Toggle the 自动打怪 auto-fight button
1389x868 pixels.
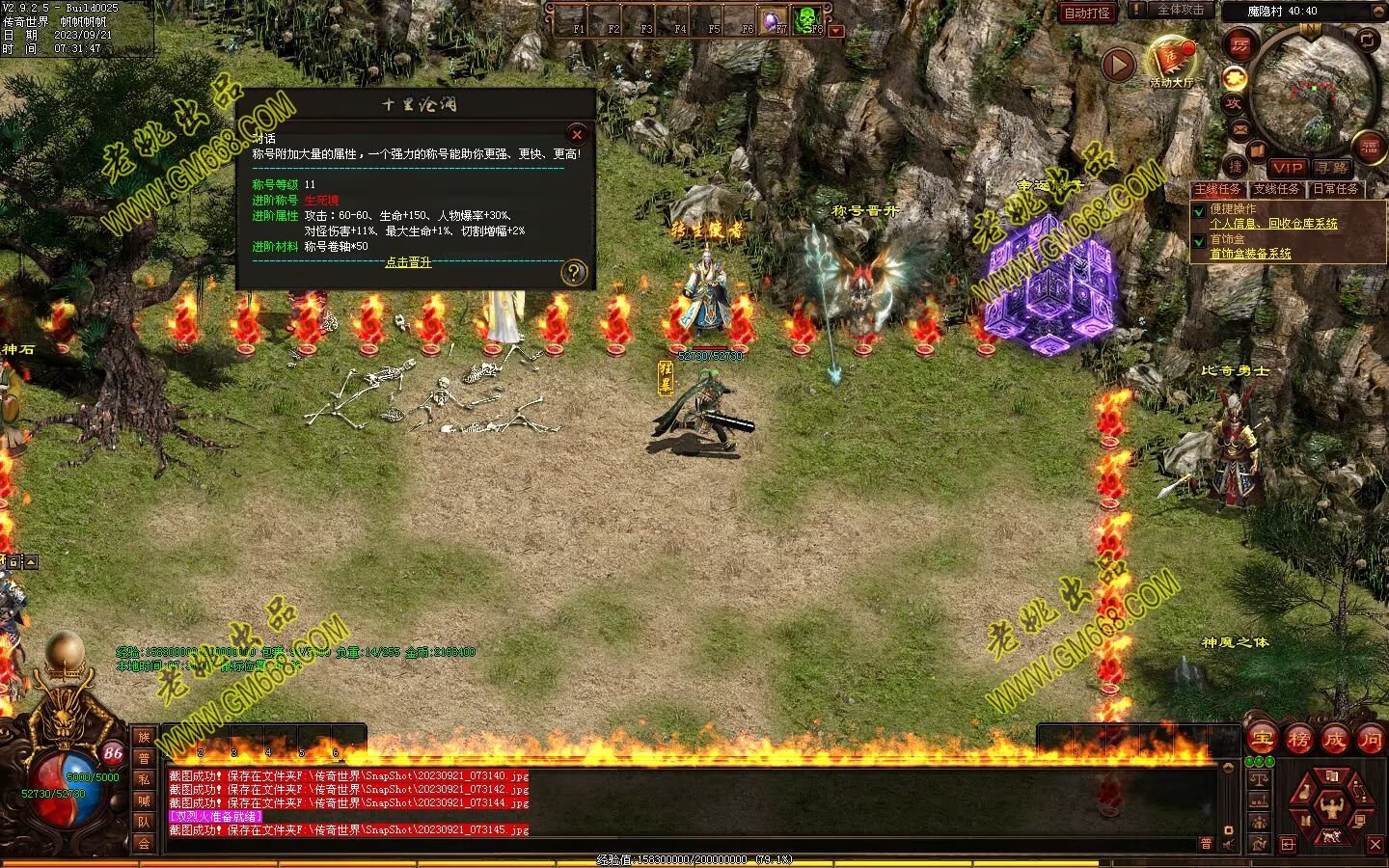tap(1086, 13)
